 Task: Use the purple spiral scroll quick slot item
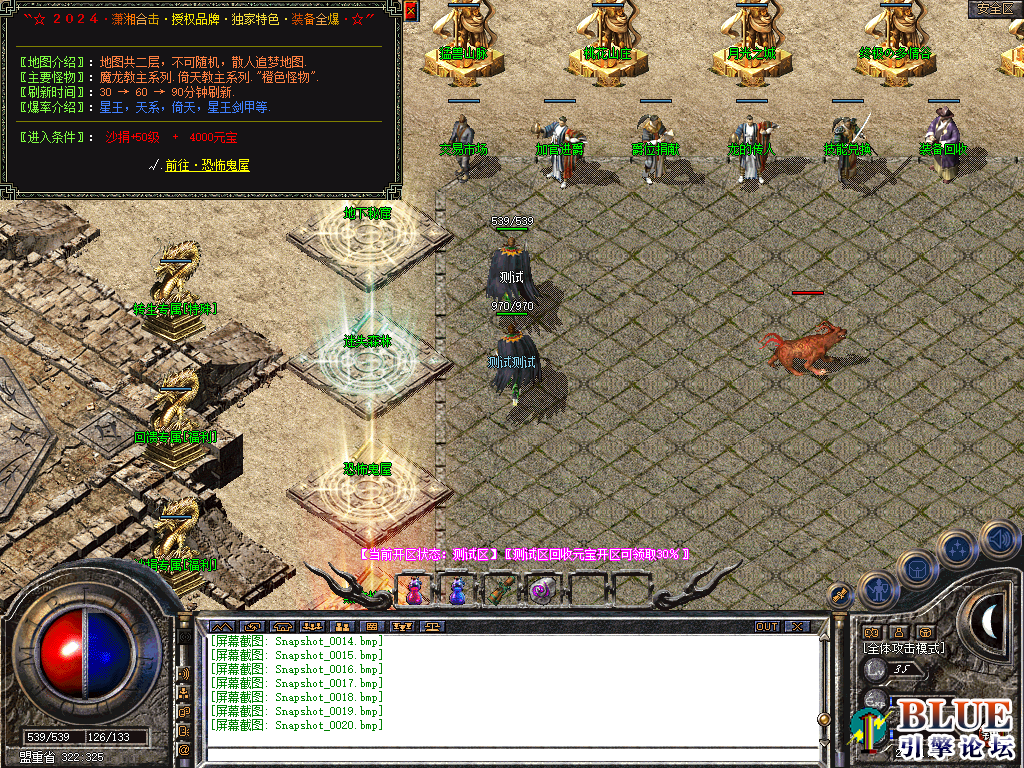543,592
